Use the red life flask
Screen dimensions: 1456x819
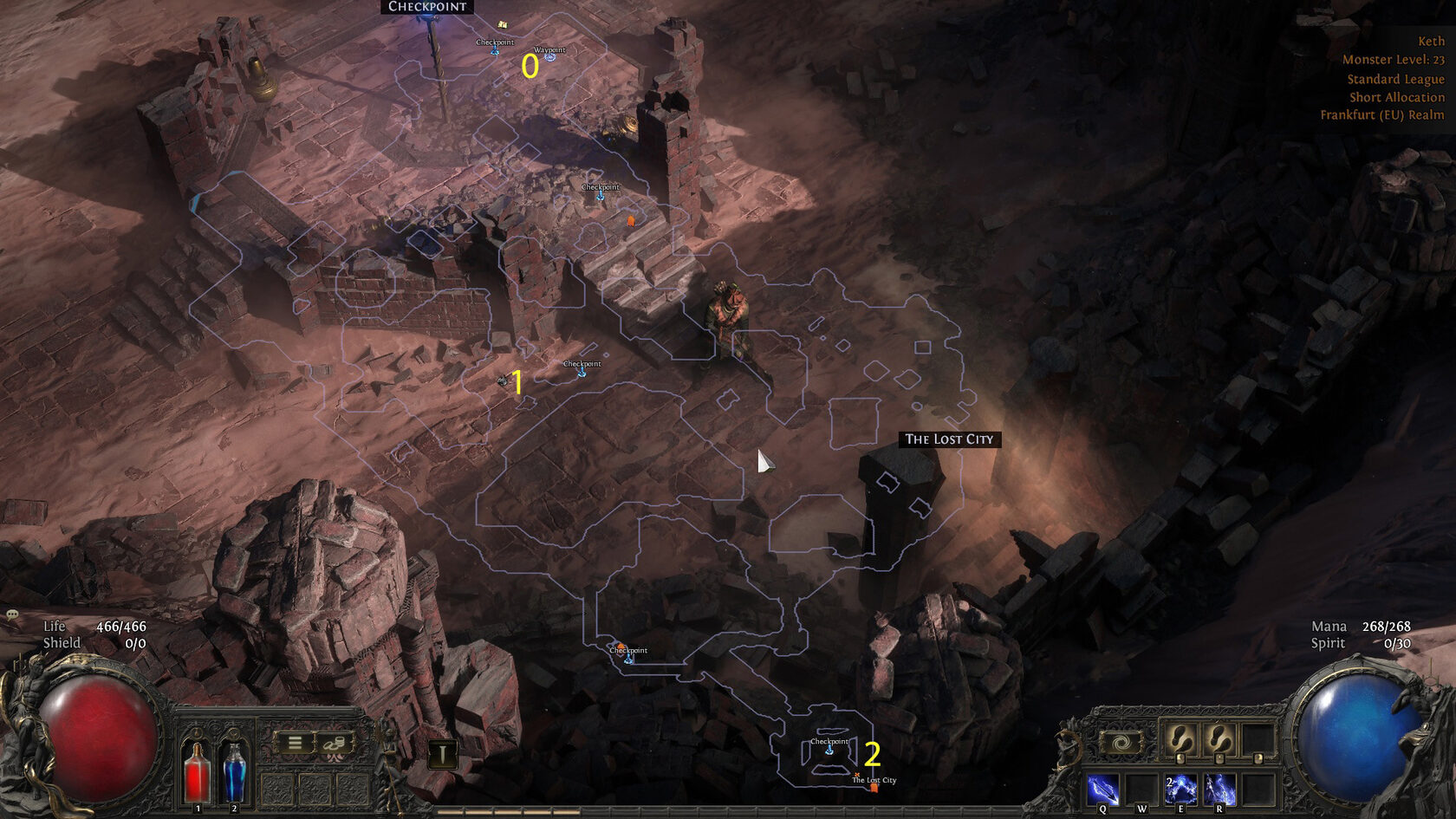(197, 771)
